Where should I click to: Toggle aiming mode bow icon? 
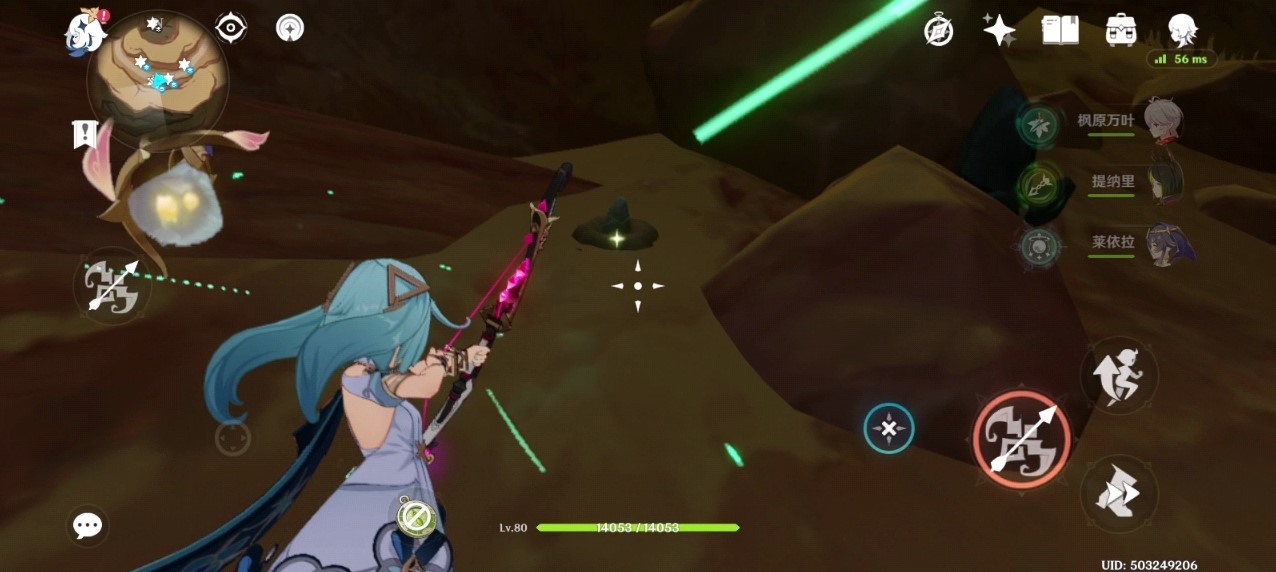click(x=112, y=286)
